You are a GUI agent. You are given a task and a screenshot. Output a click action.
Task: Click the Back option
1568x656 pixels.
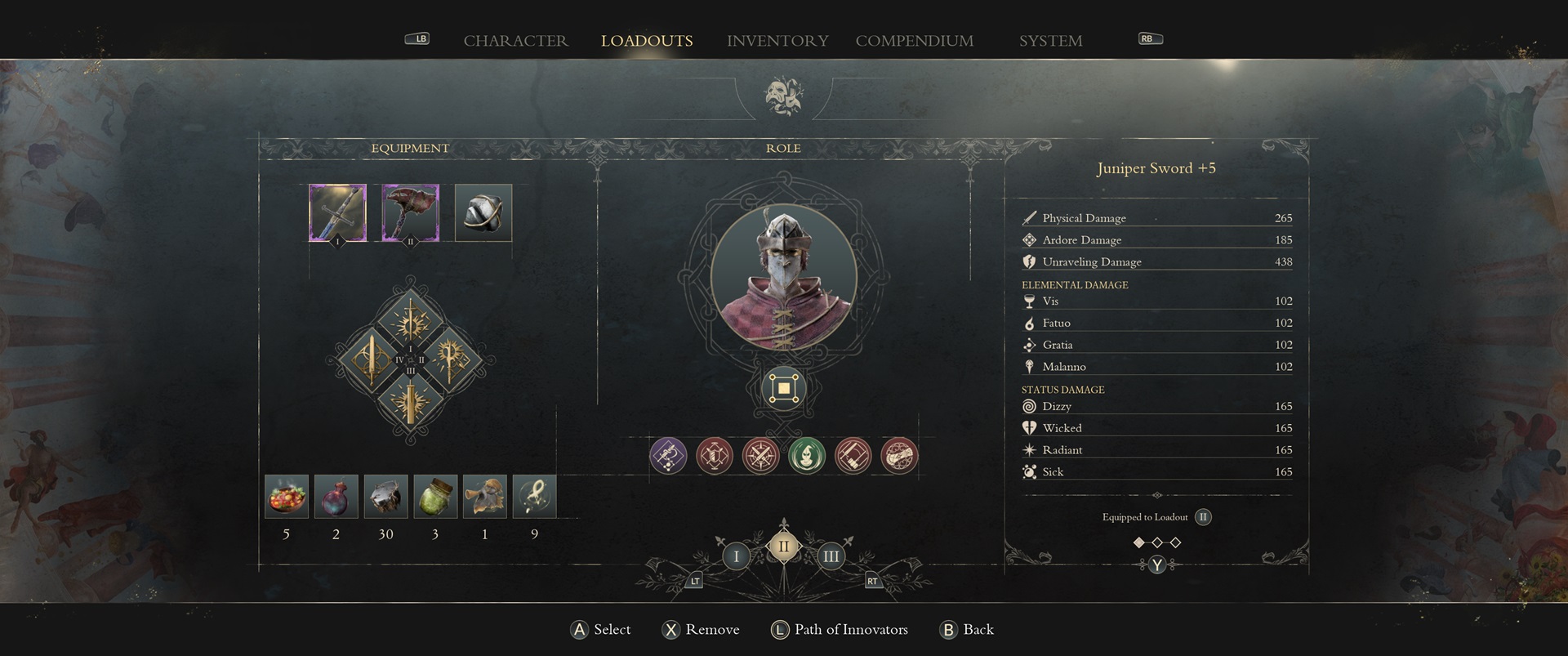click(968, 630)
